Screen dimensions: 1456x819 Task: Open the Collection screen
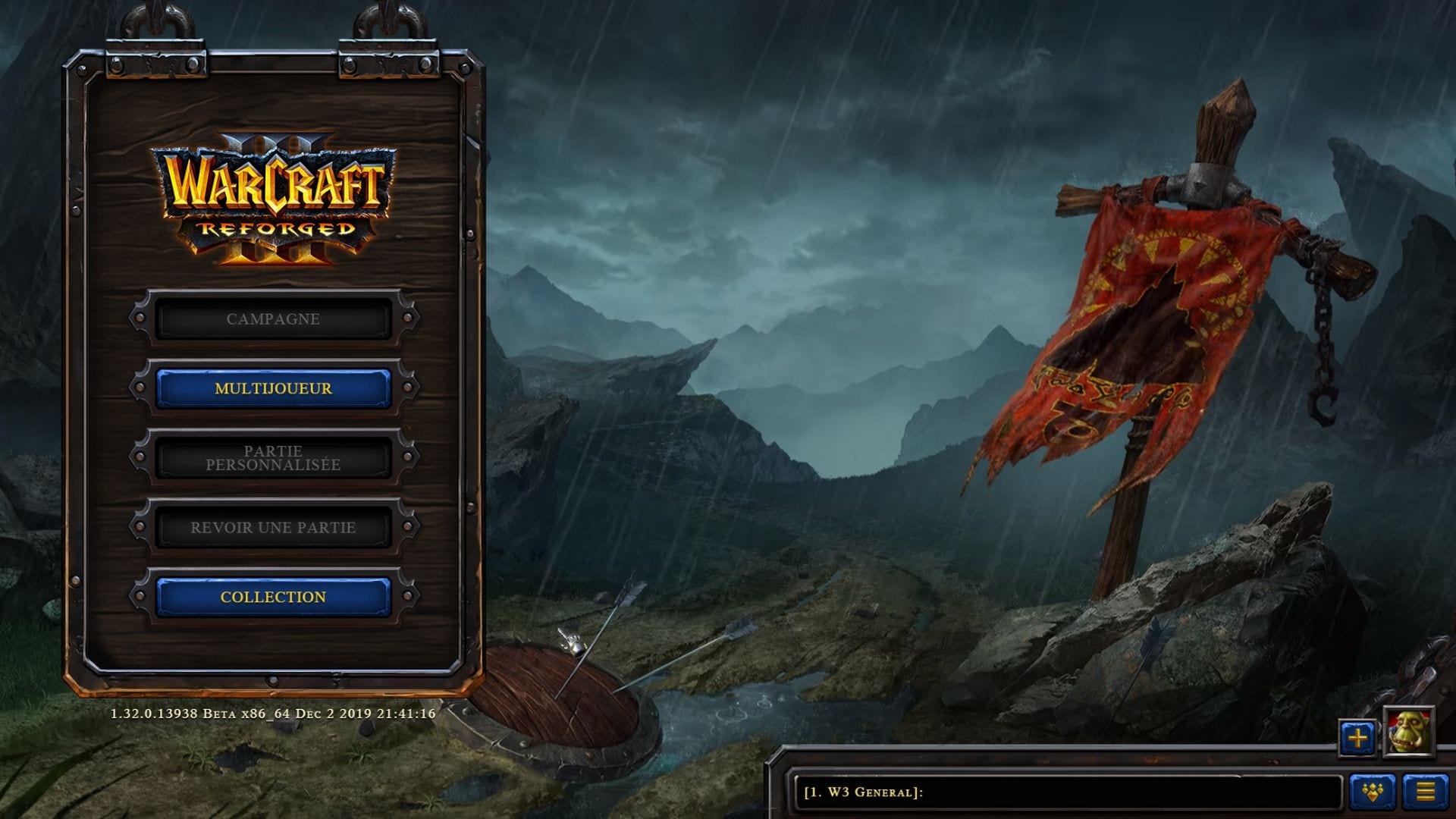pyautogui.click(x=273, y=597)
